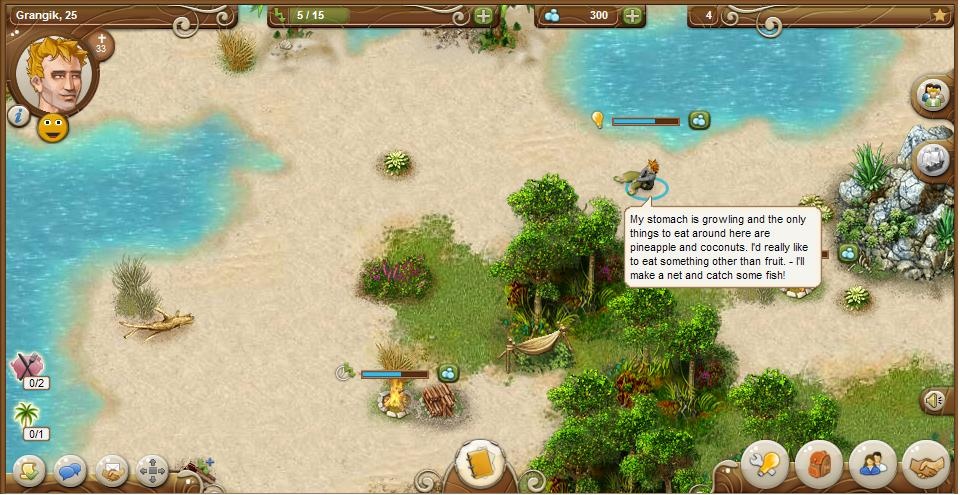This screenshot has height=495, width=960.
Task: Click the blue info button by portrait
Action: [x=18, y=116]
